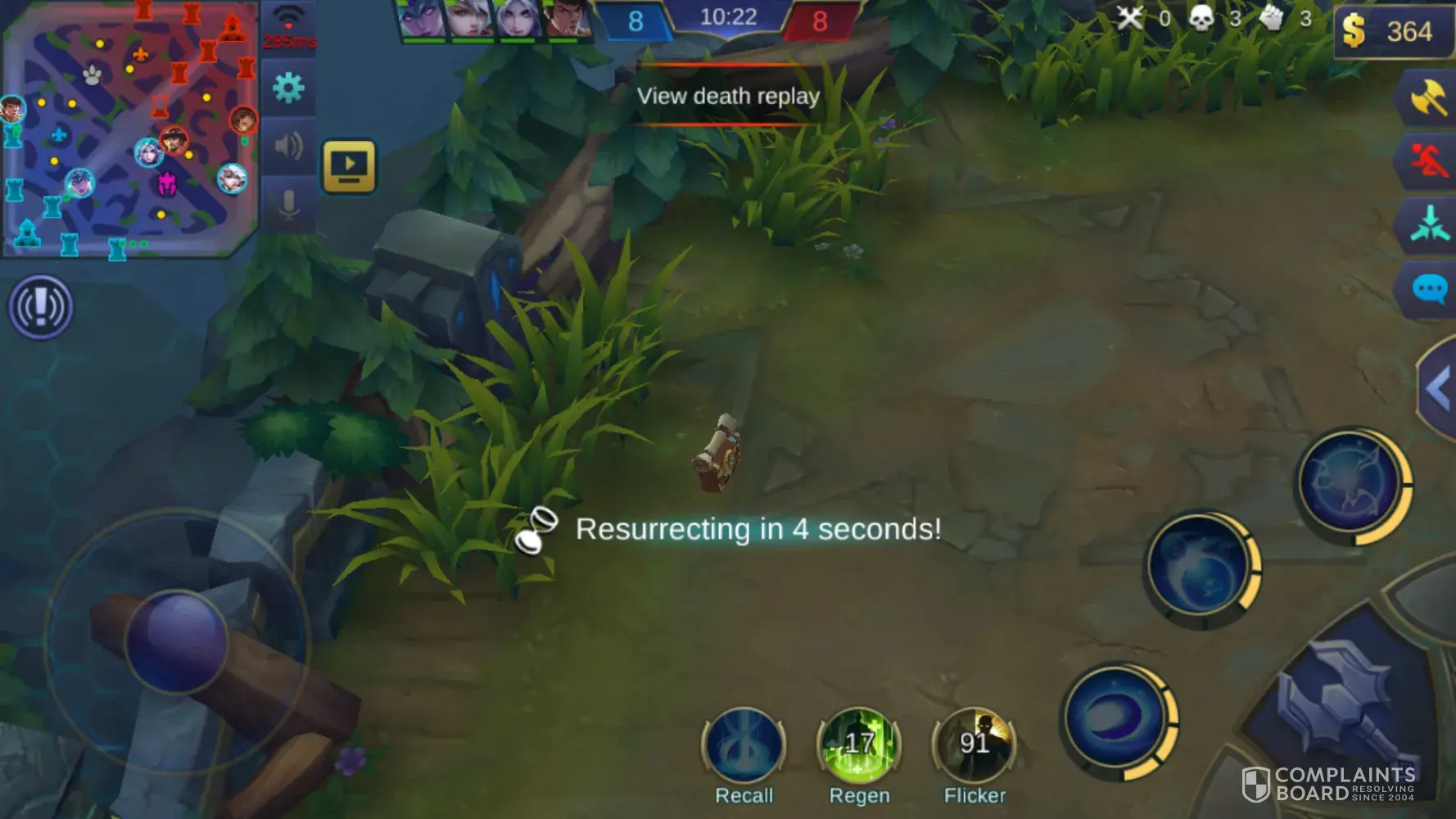The image size is (1456, 819).
Task: Send the gather team quick command
Action: click(1429, 224)
